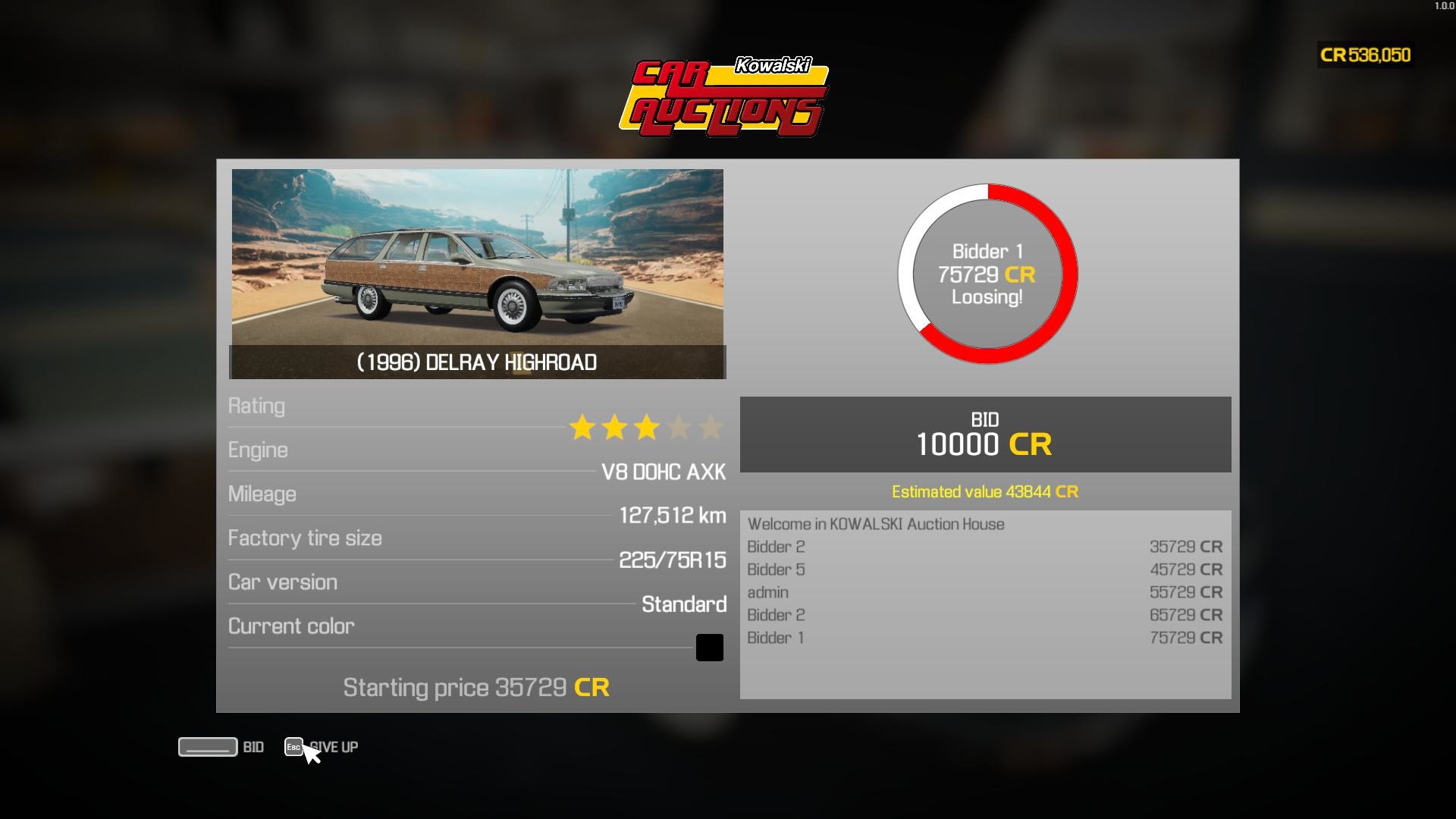Select the spacebar BID key icon
The width and height of the screenshot is (1456, 819).
tap(206, 747)
